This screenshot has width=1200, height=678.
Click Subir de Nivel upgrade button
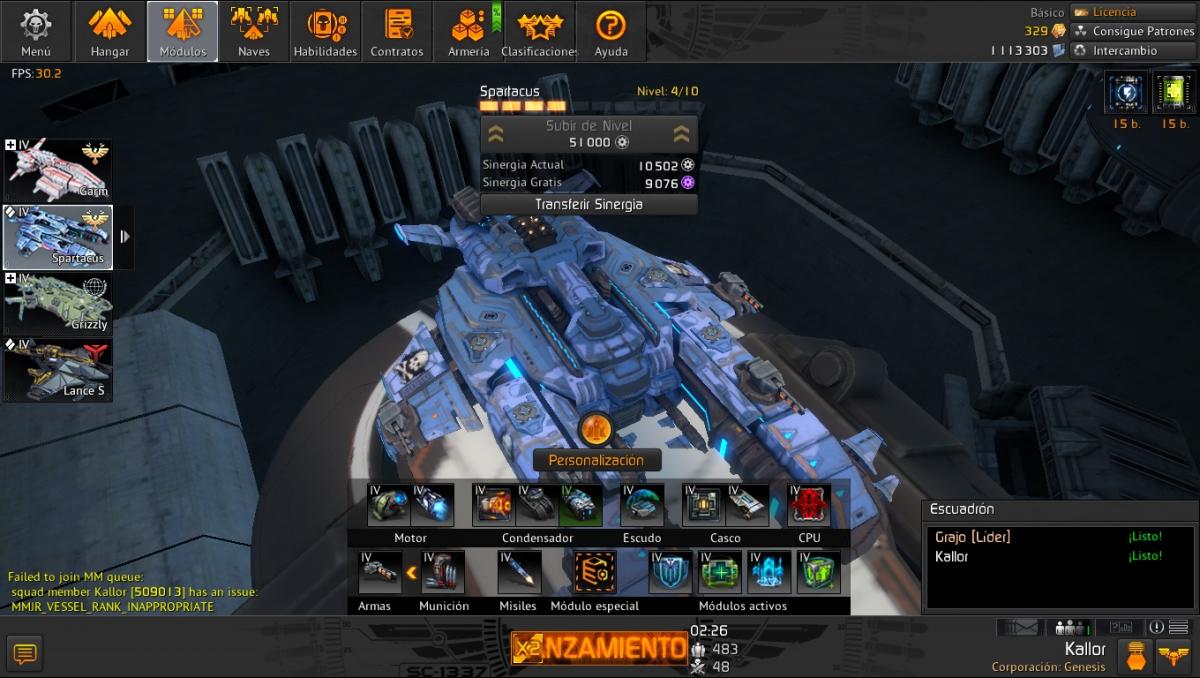(x=588, y=134)
